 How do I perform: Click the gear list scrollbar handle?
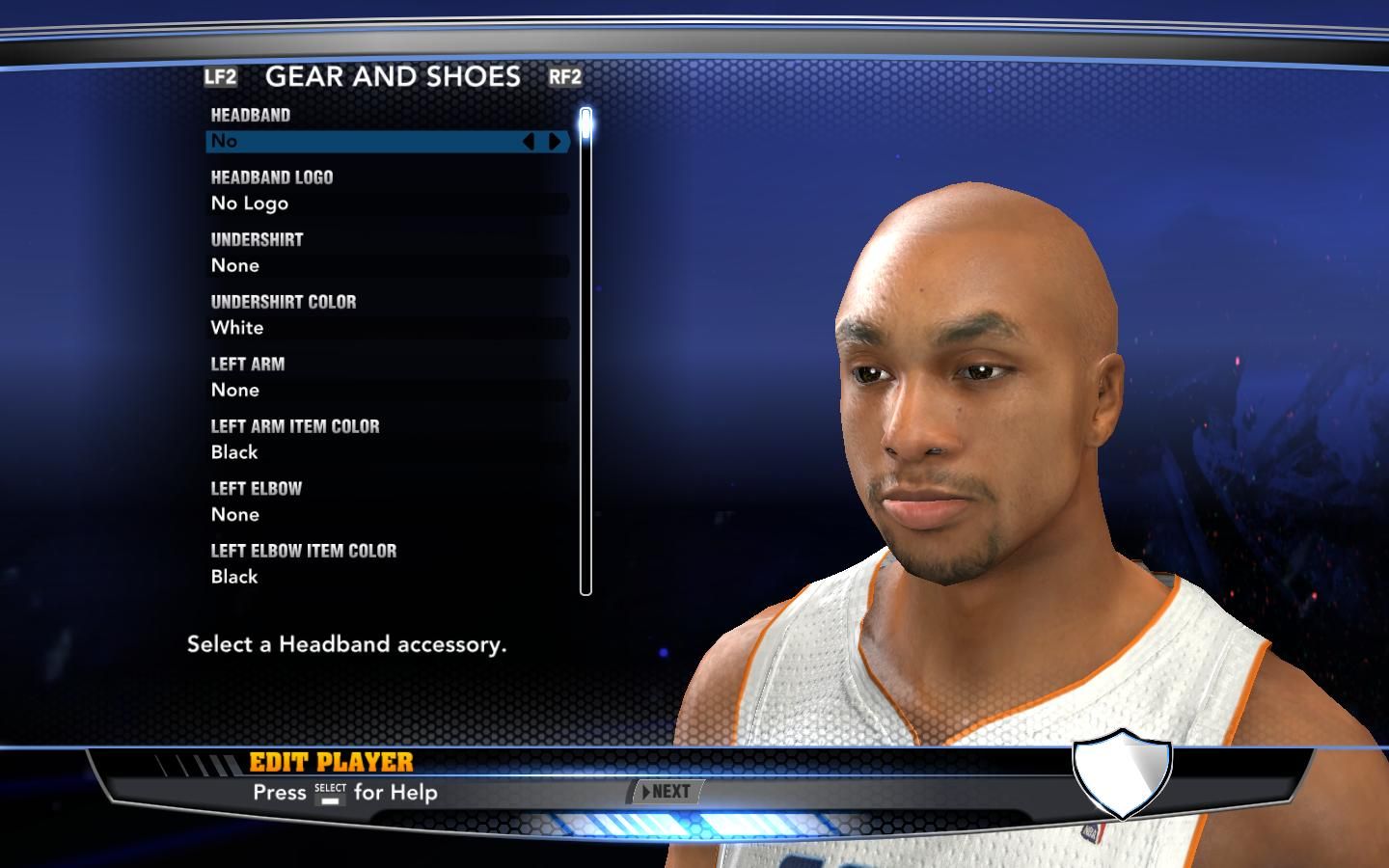[x=586, y=125]
